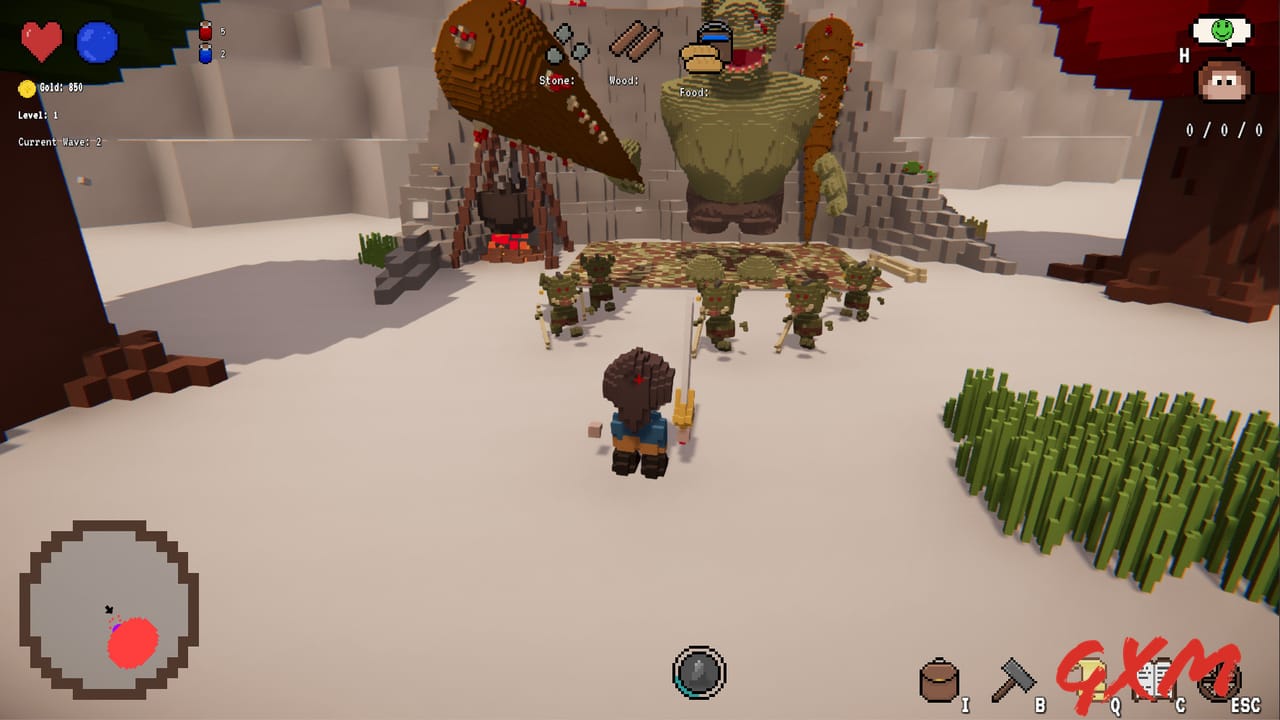Click the round gem emblem at bottom center
The height and width of the screenshot is (720, 1280).
[700, 673]
